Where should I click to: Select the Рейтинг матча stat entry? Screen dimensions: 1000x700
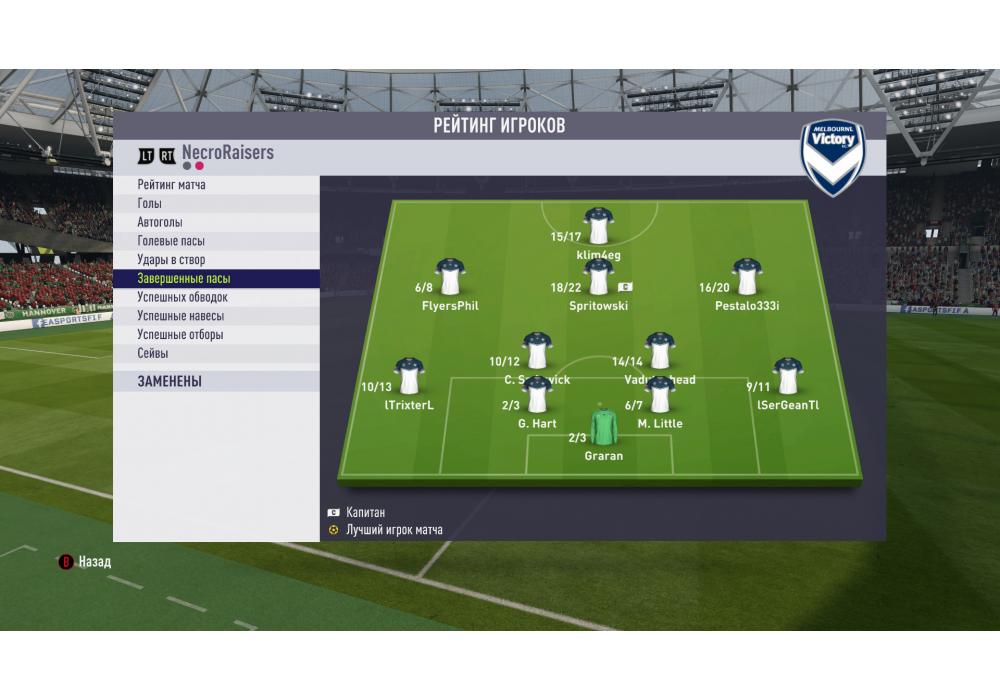pos(172,185)
